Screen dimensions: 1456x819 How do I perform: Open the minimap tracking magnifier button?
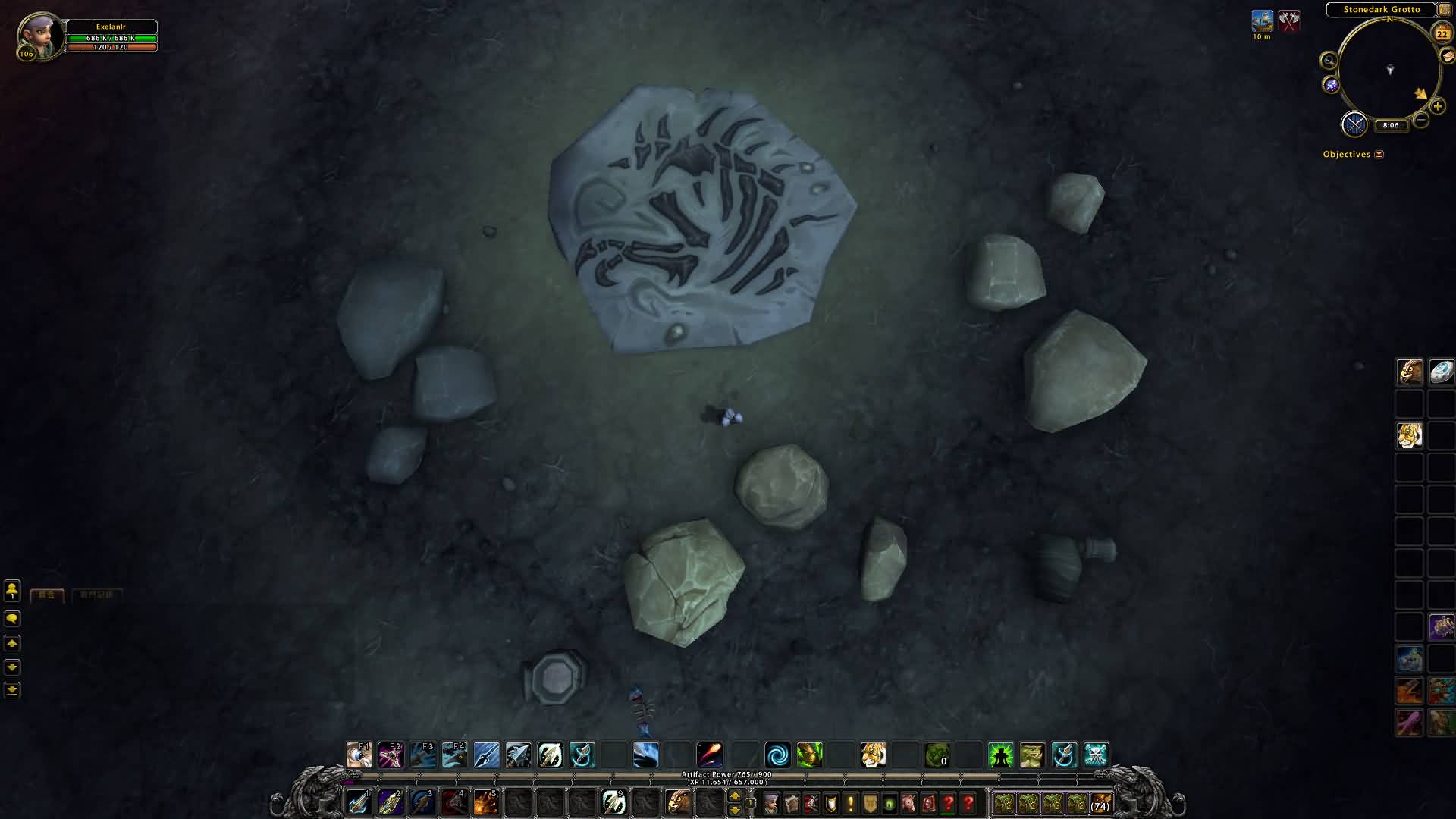coord(1329,61)
